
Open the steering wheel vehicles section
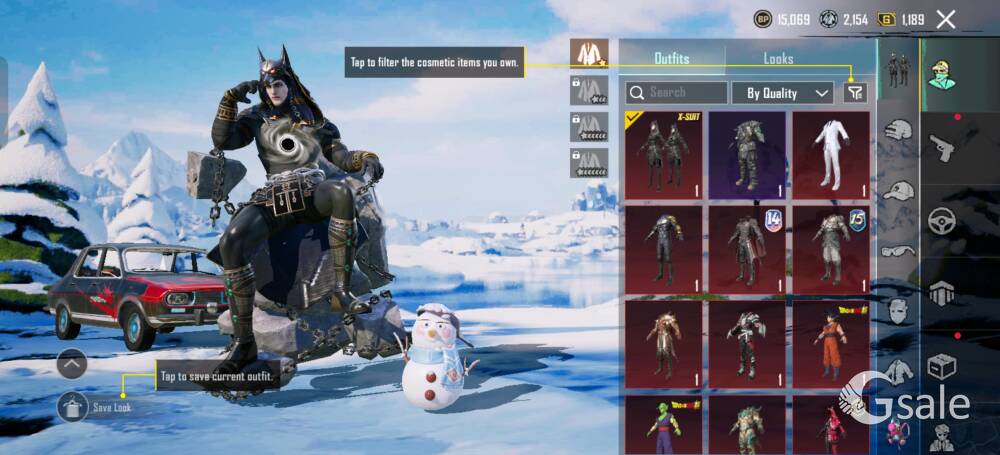point(942,220)
